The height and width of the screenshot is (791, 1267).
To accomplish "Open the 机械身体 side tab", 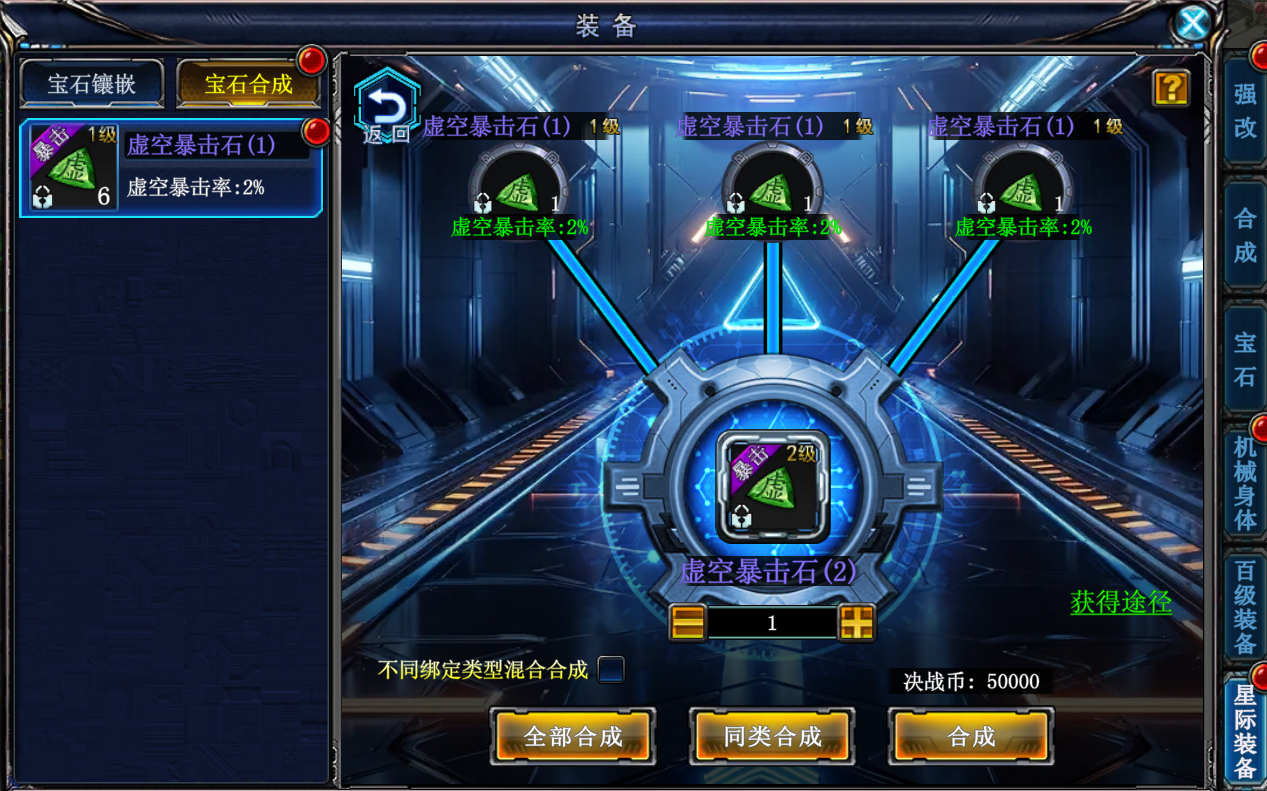I will coord(1245,482).
